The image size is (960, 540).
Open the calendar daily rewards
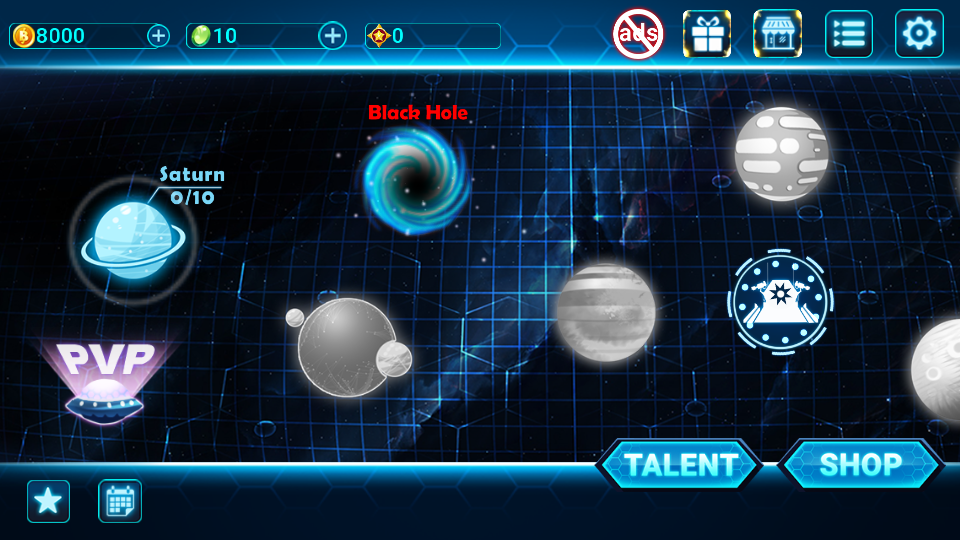(120, 501)
